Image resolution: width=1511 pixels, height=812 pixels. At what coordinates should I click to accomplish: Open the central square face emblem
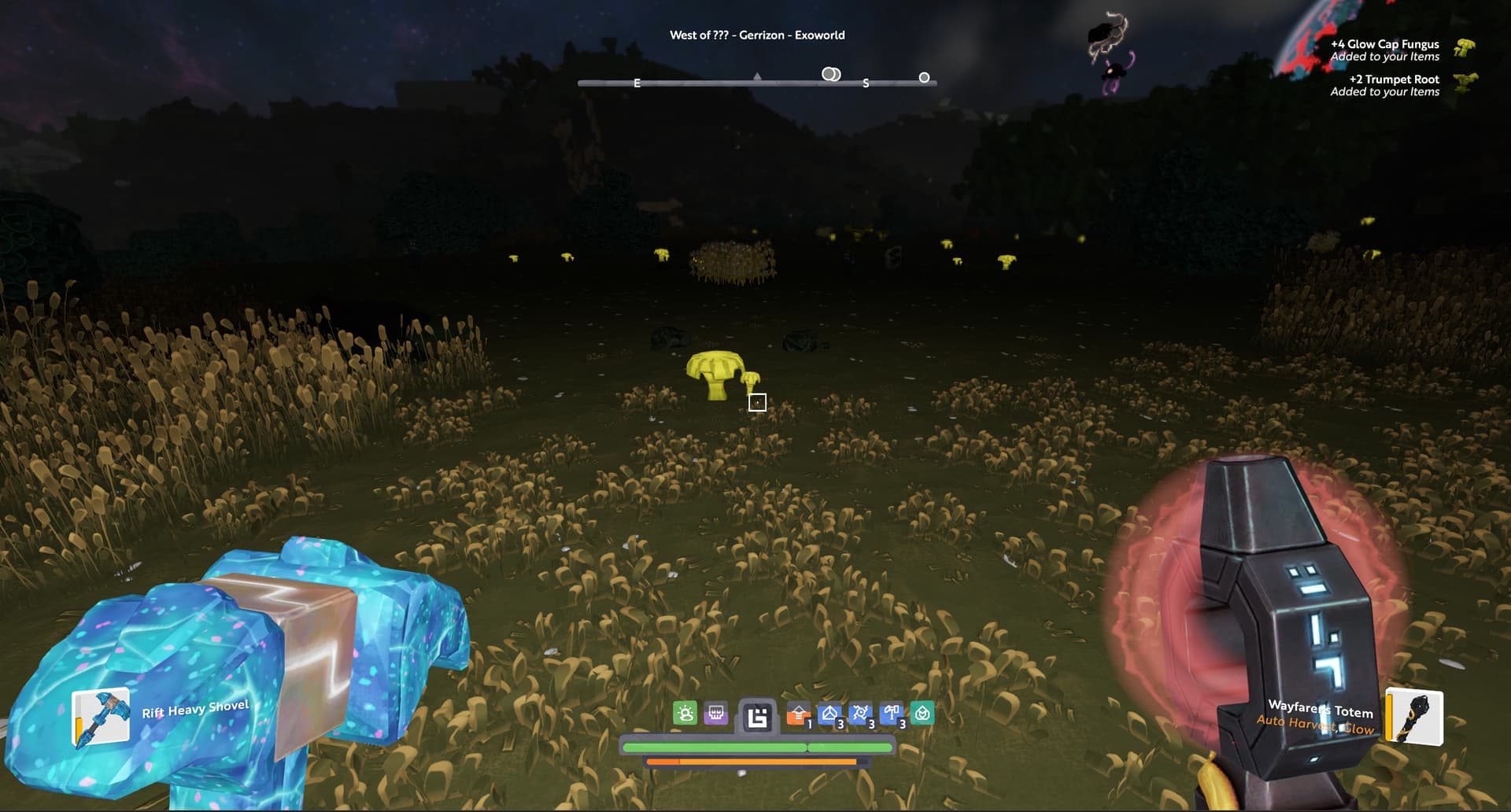click(x=757, y=718)
